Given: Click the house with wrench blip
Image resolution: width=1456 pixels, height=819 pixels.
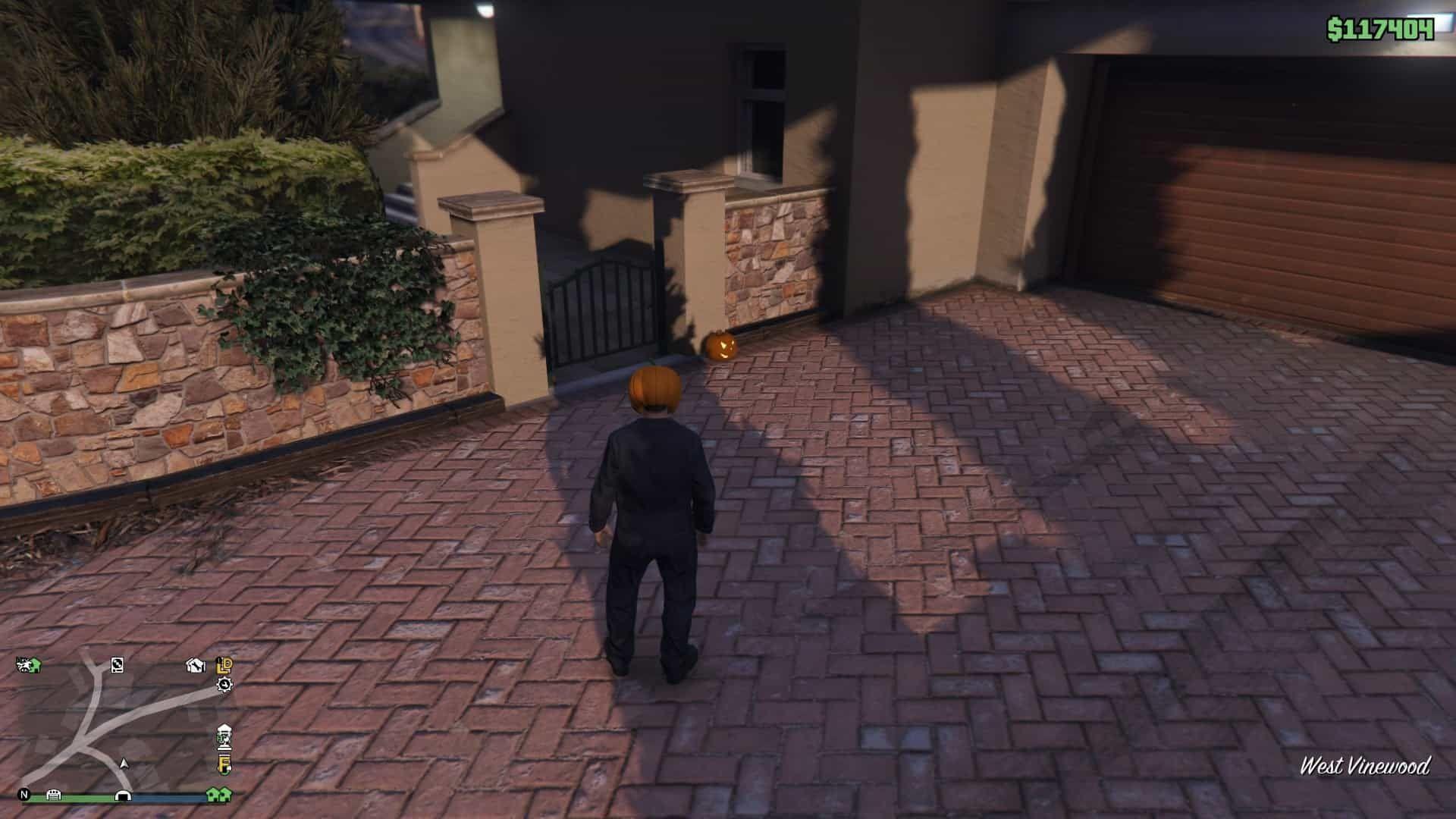Looking at the screenshot, I should pos(196,666).
